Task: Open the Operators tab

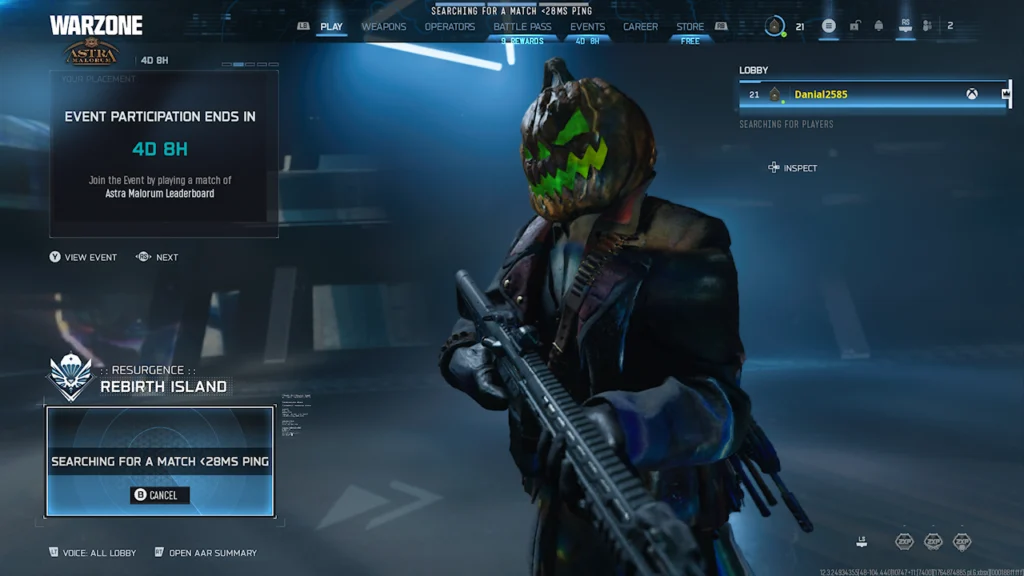Action: [x=450, y=27]
